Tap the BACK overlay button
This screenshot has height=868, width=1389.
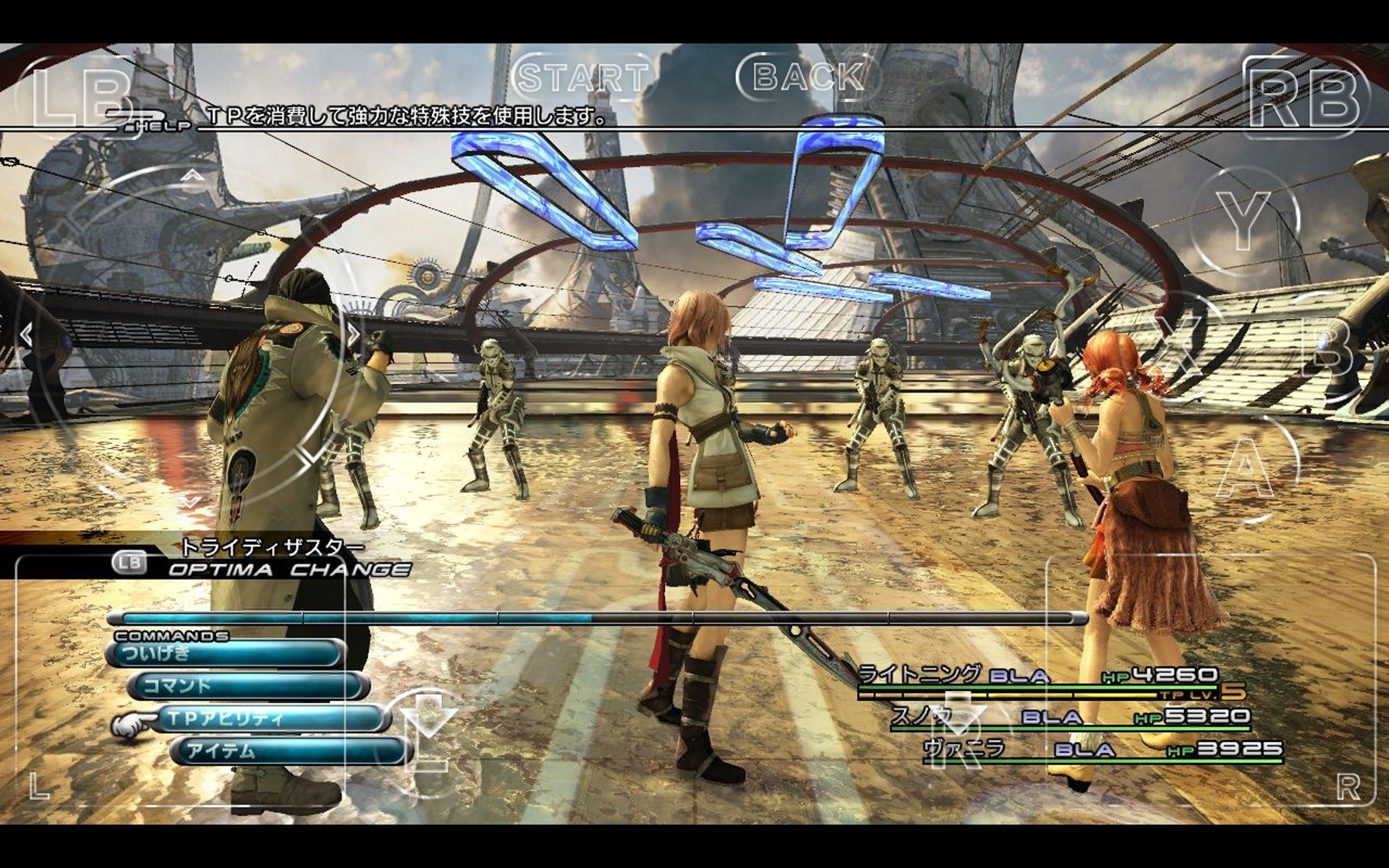pos(808,77)
